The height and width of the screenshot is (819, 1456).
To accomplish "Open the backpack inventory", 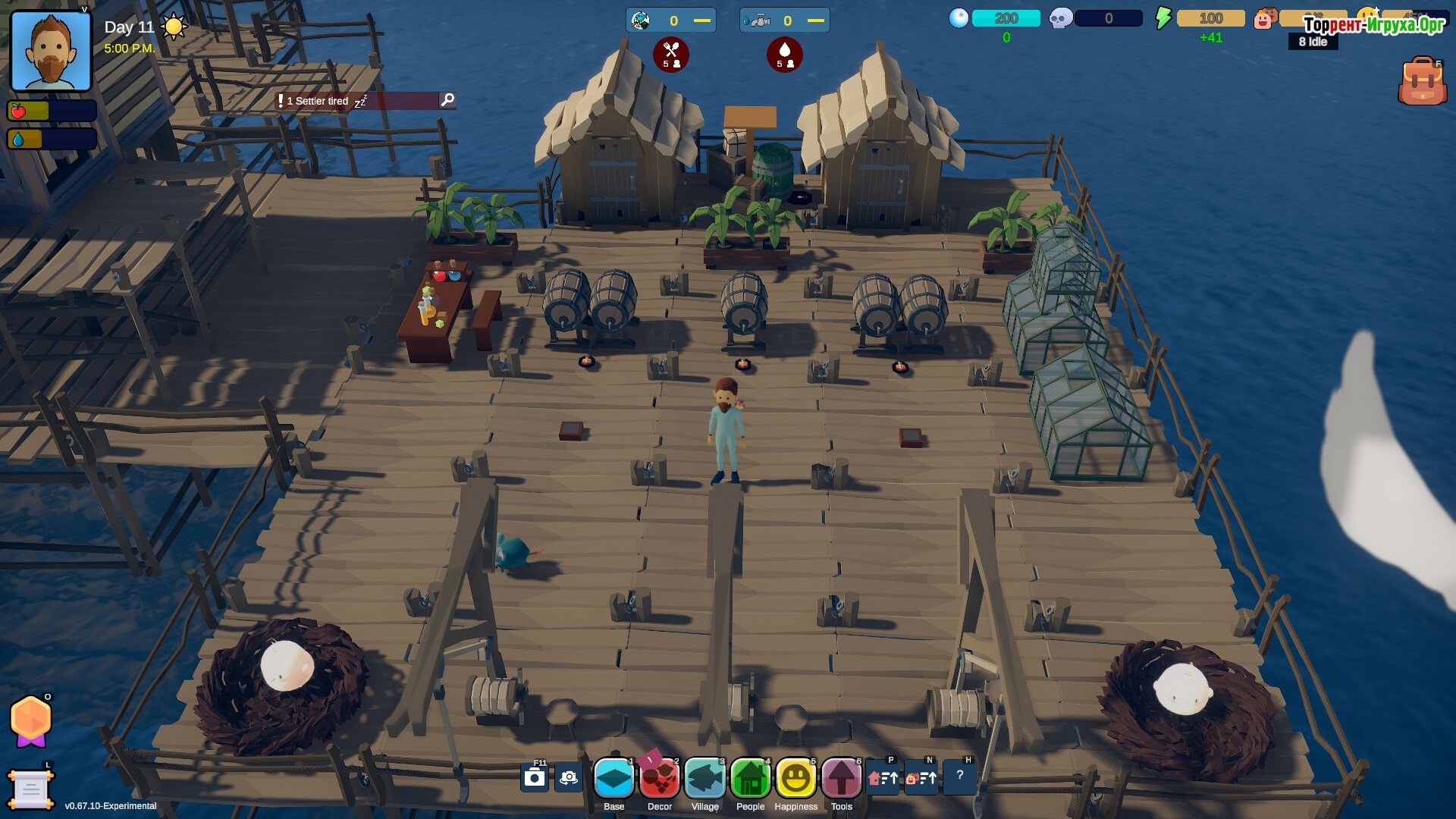I will click(x=1422, y=81).
